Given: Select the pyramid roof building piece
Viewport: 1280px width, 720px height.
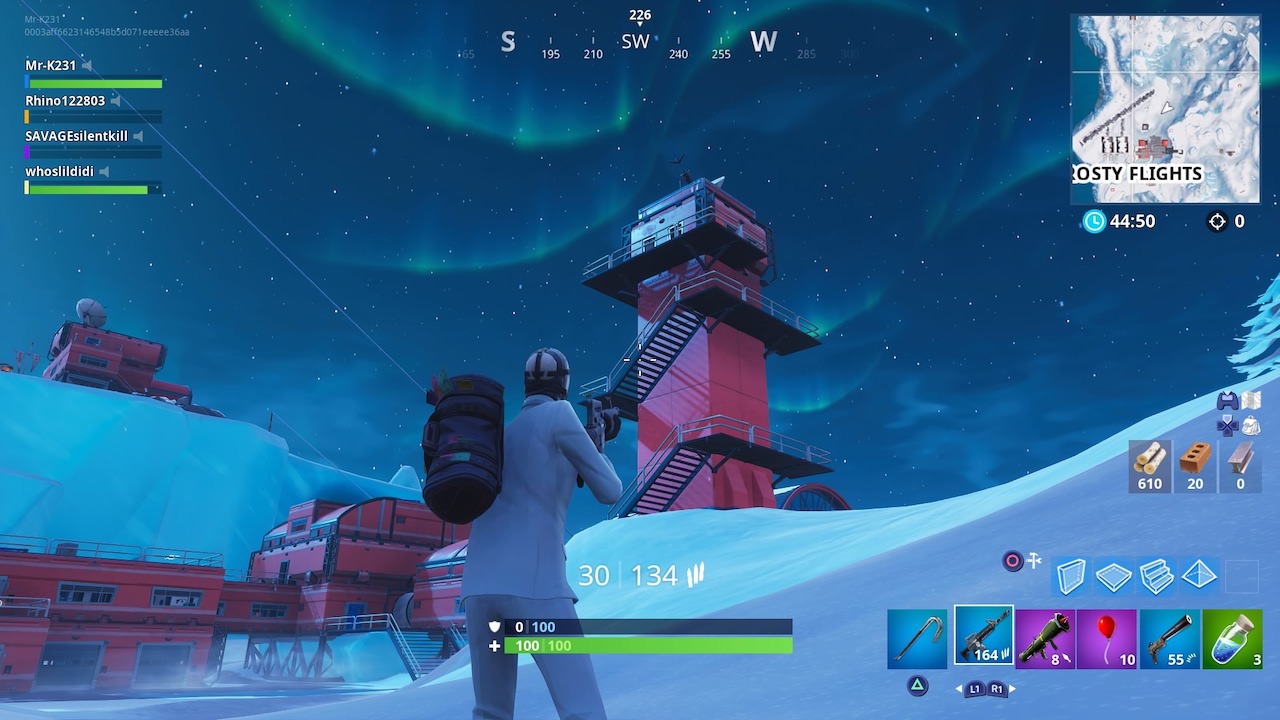Looking at the screenshot, I should [x=1199, y=575].
